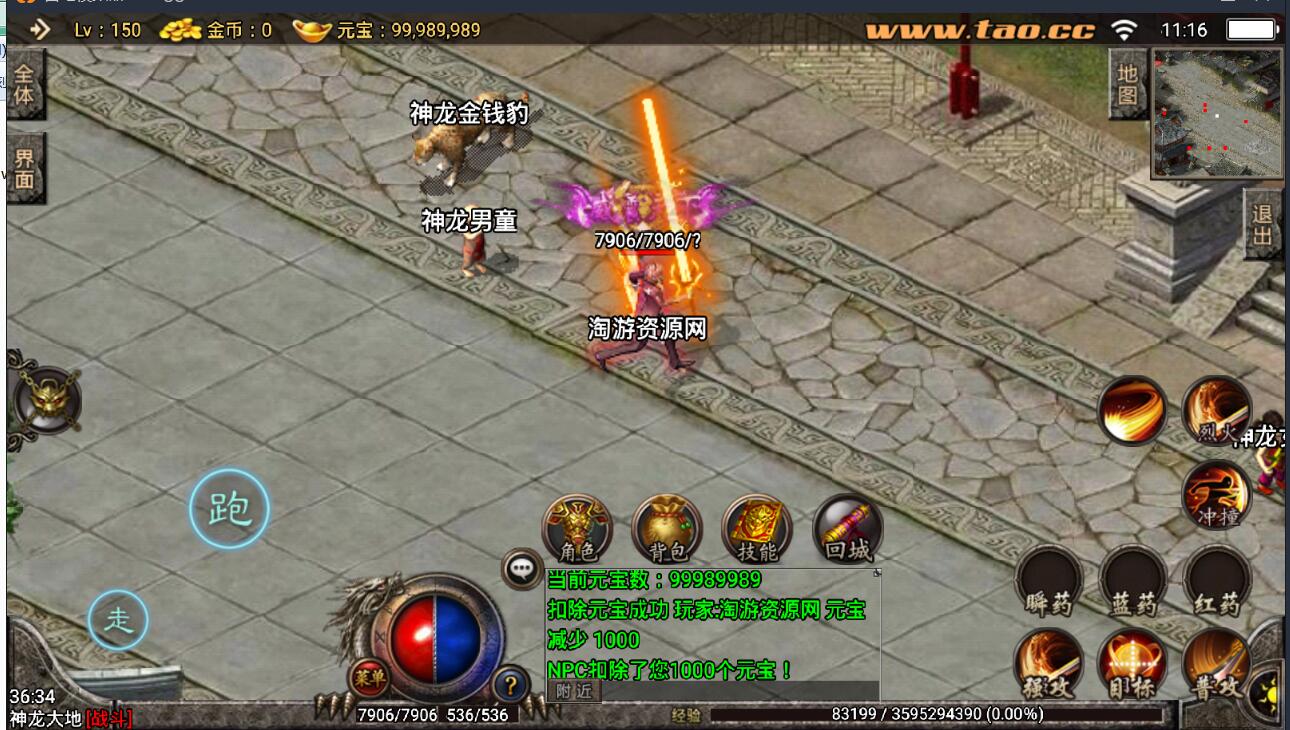Trigger the fiery crescent slash skill
This screenshot has height=730, width=1290.
click(x=1132, y=411)
